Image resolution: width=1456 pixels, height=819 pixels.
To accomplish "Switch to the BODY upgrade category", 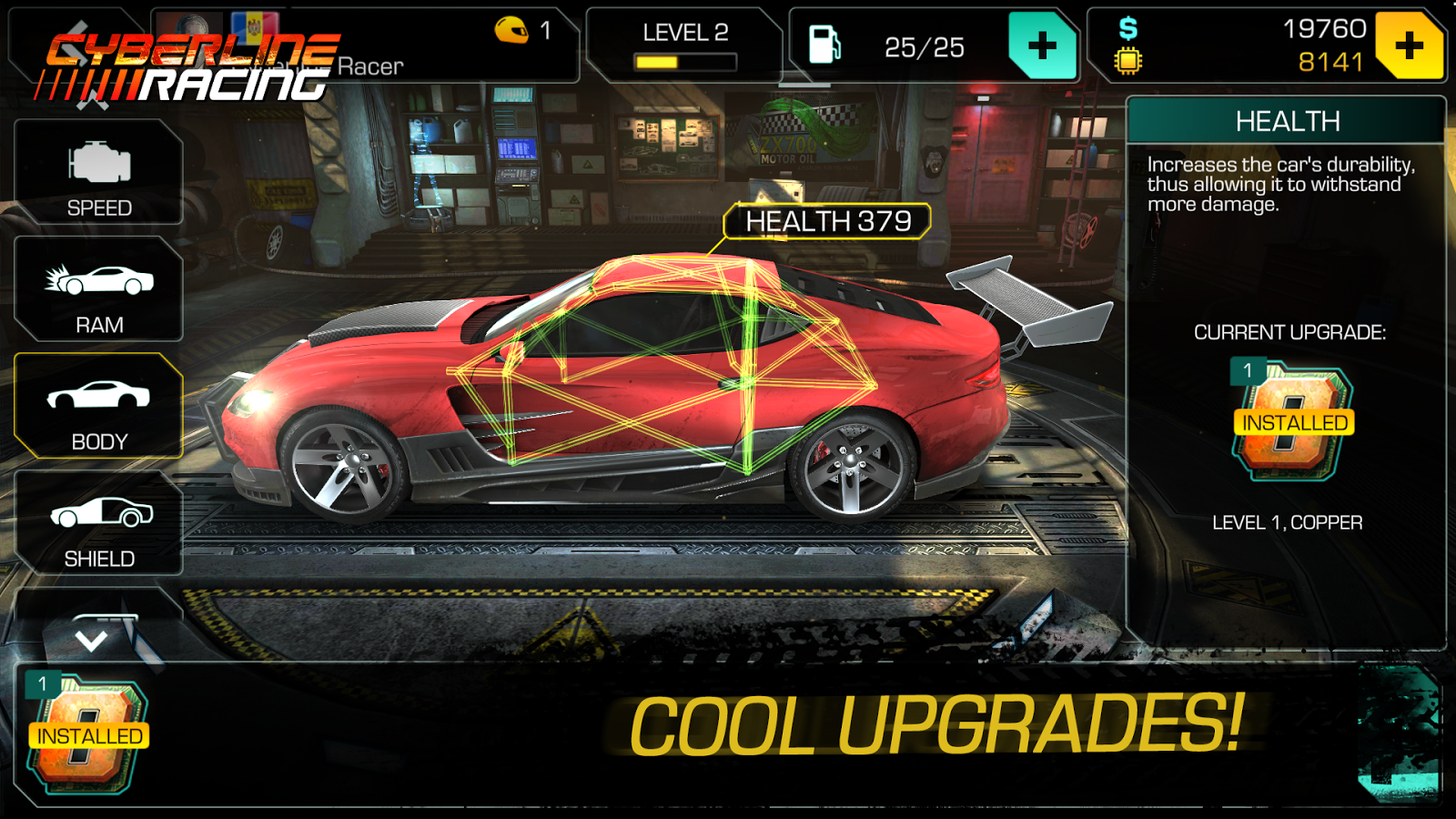I will 98,406.
